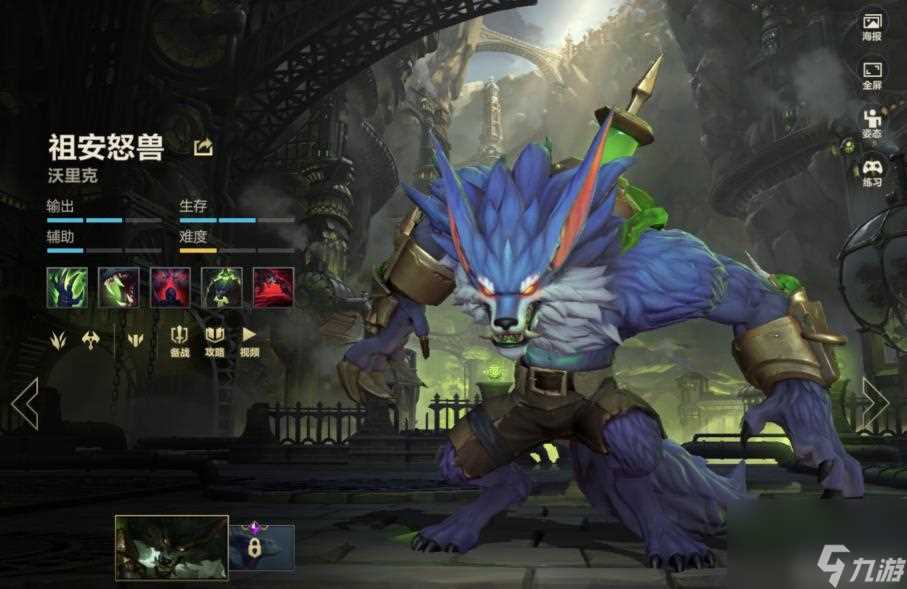Share Warwick via the share arrow icon
Image resolution: width=907 pixels, height=589 pixels.
(x=203, y=148)
